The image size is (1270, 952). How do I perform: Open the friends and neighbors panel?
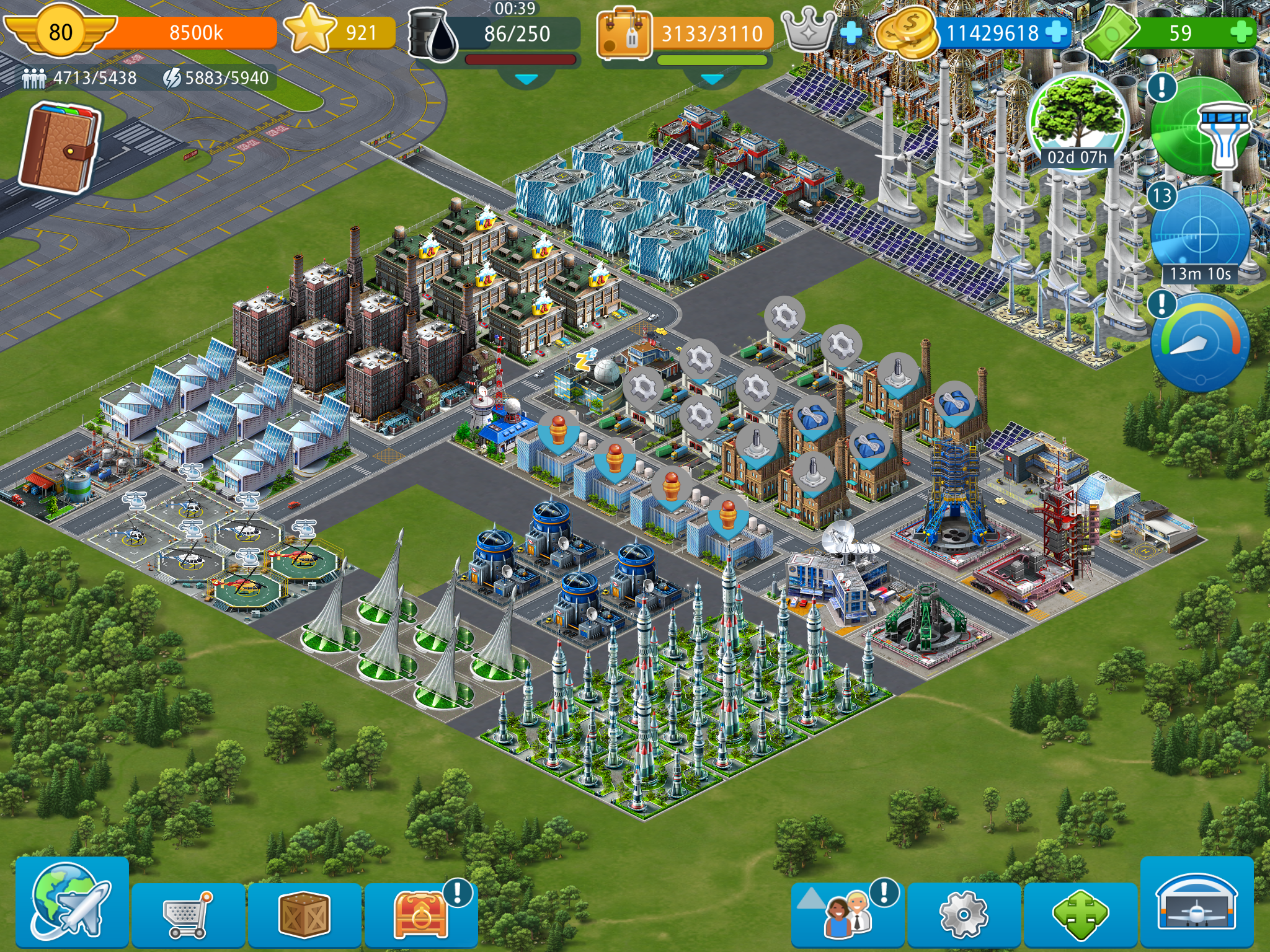(x=848, y=915)
